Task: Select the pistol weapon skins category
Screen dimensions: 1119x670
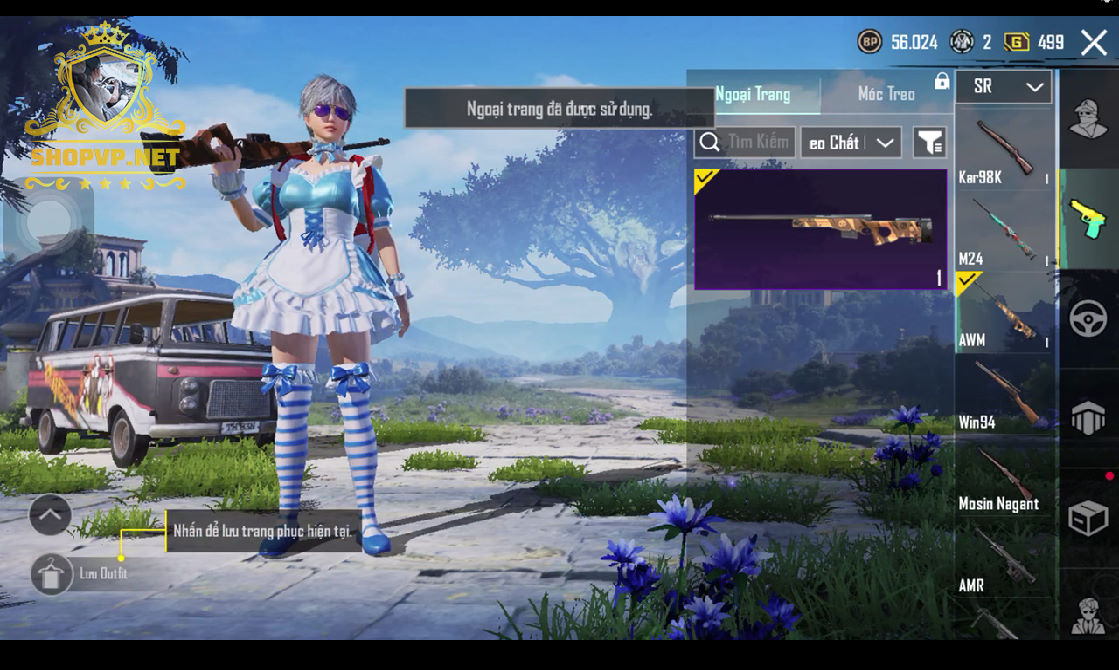Action: (1088, 219)
